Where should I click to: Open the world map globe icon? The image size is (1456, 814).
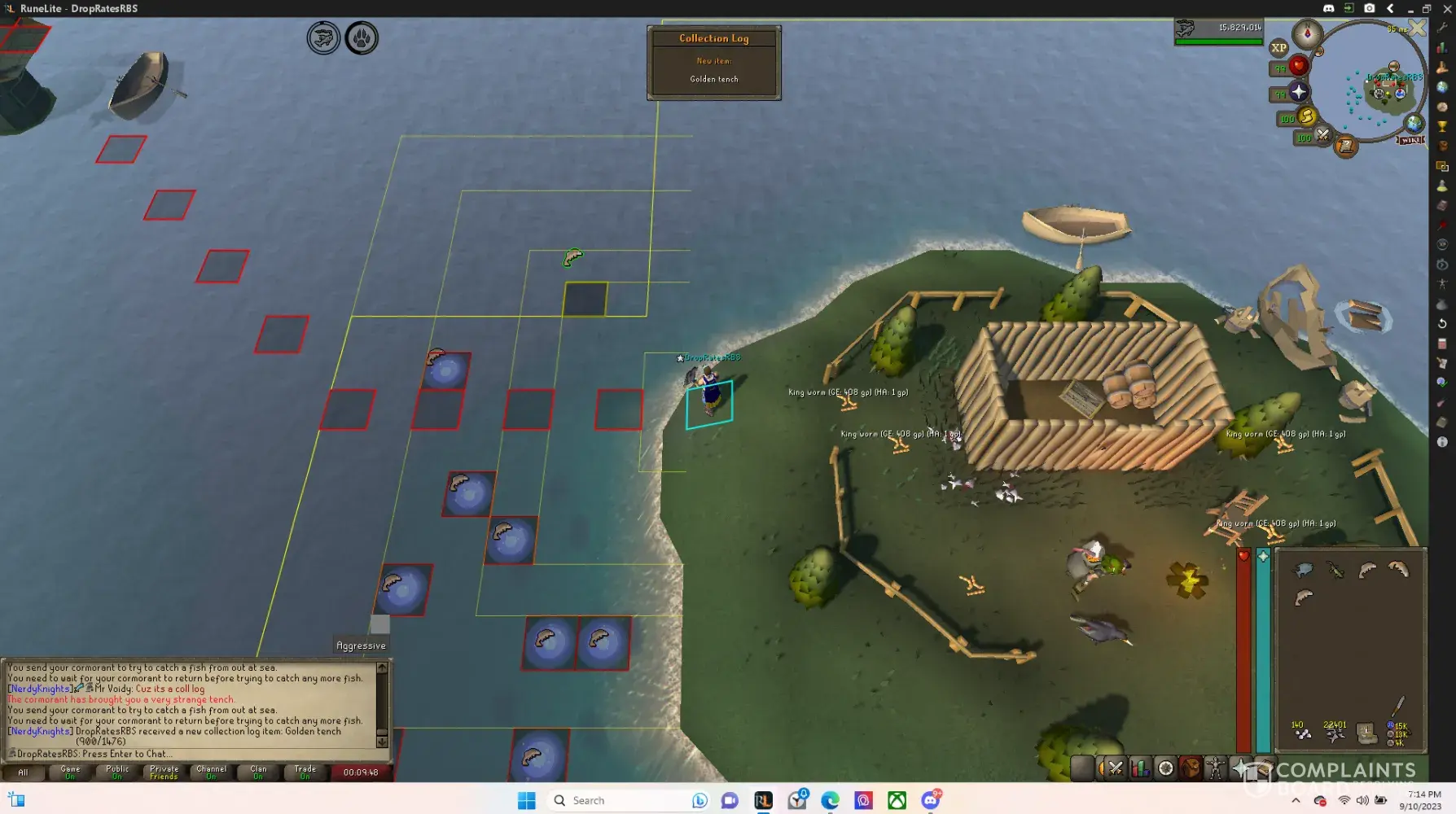[x=1414, y=123]
